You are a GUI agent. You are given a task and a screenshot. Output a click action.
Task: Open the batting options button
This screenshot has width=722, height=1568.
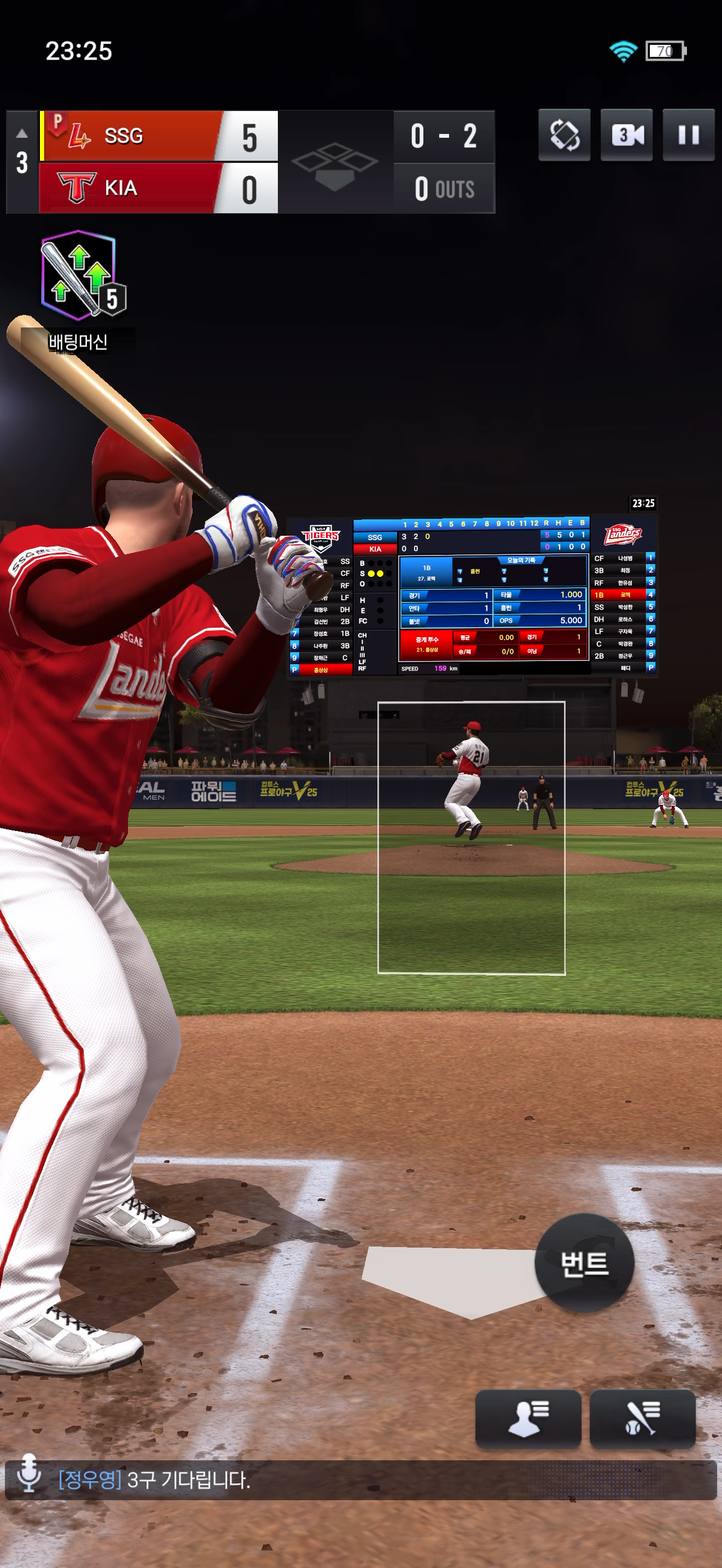[x=642, y=1418]
